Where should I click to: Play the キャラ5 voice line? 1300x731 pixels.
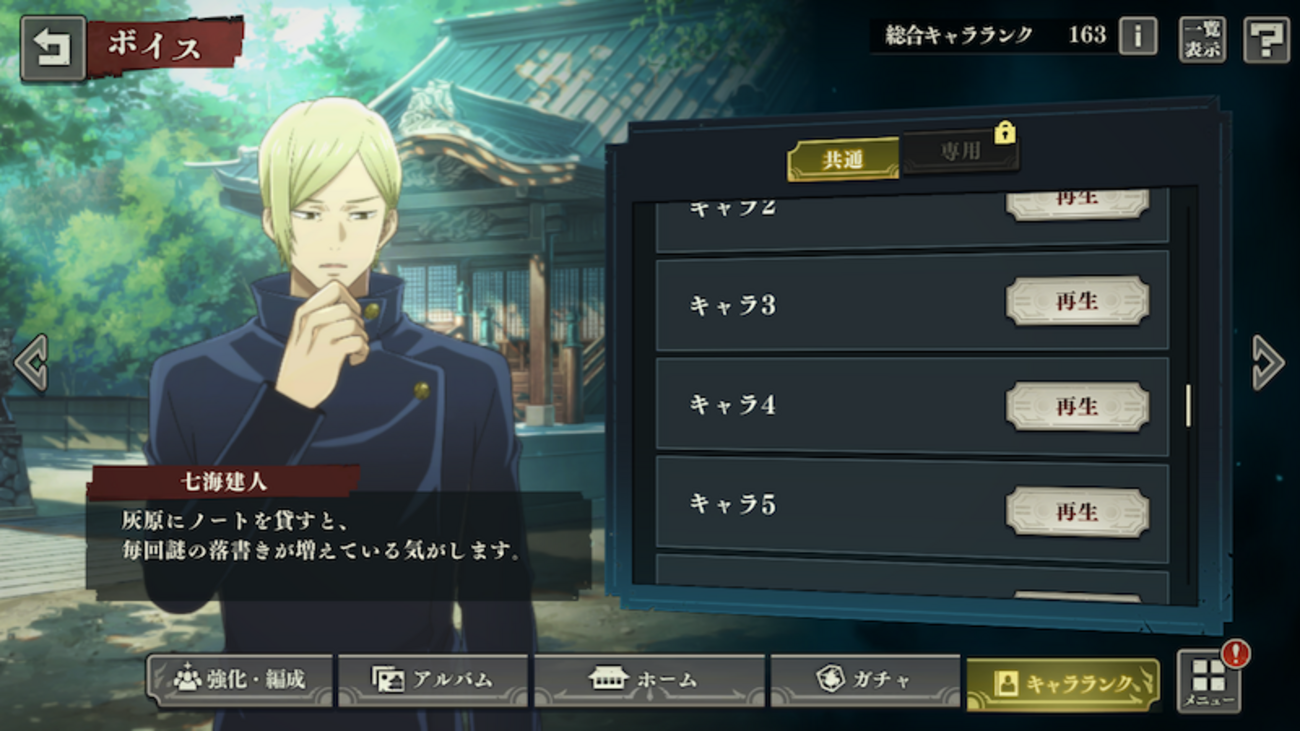tap(1077, 511)
